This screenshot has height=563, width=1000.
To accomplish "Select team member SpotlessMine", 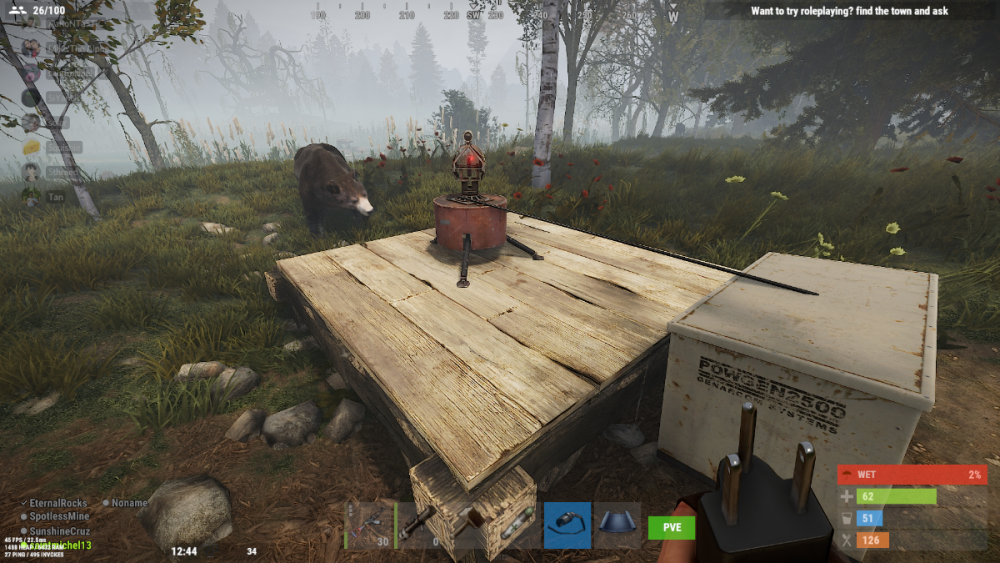I will [62, 516].
